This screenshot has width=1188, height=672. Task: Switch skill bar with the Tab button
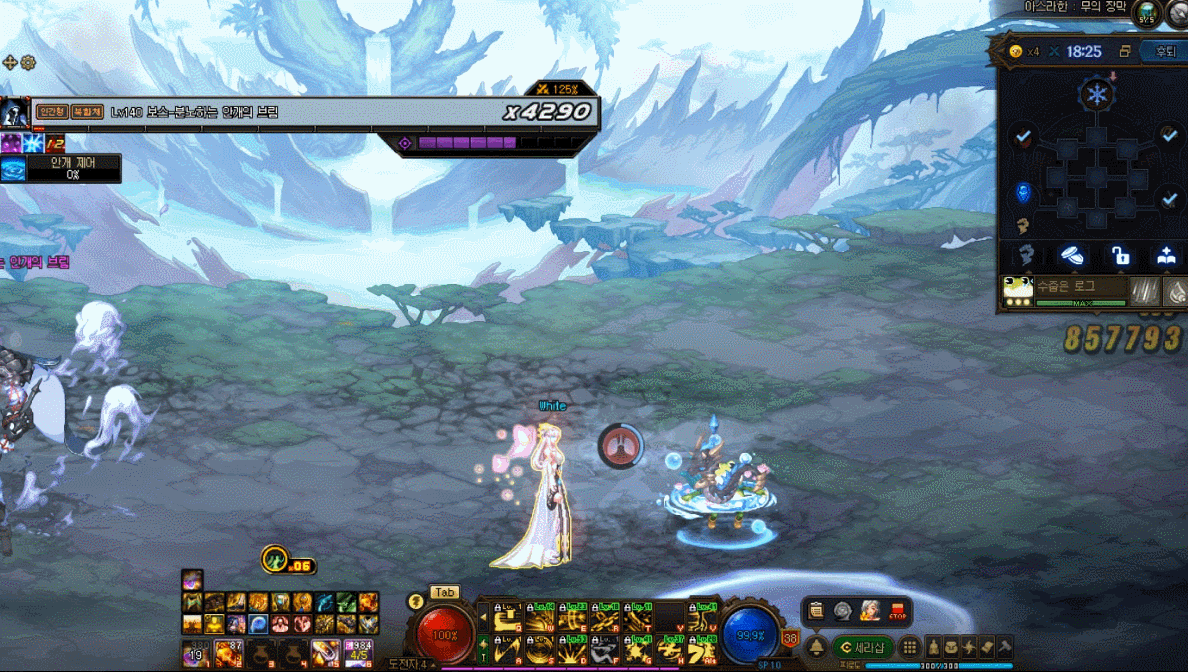tap(444, 593)
